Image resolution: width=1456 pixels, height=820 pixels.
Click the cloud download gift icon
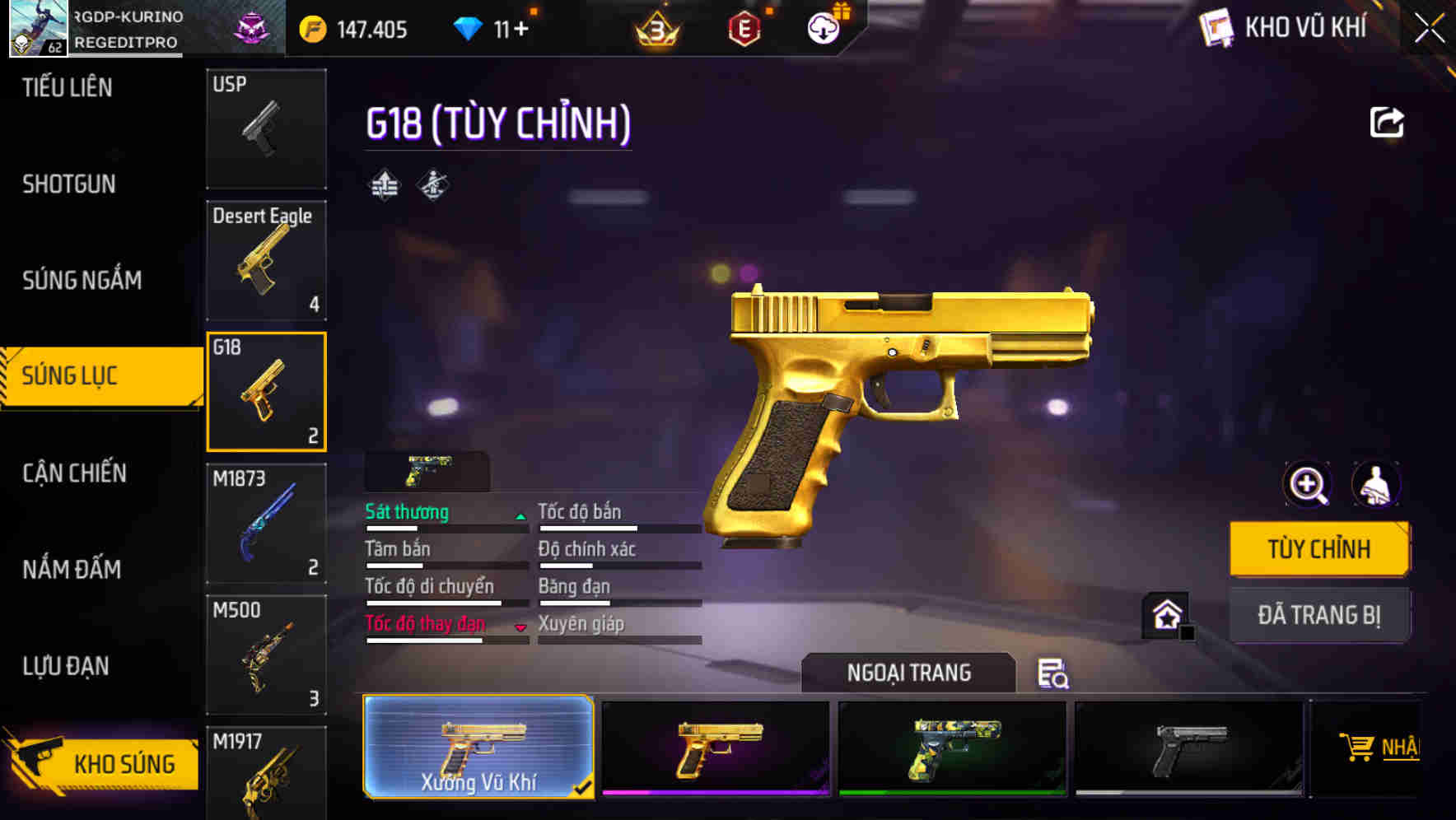click(x=822, y=29)
